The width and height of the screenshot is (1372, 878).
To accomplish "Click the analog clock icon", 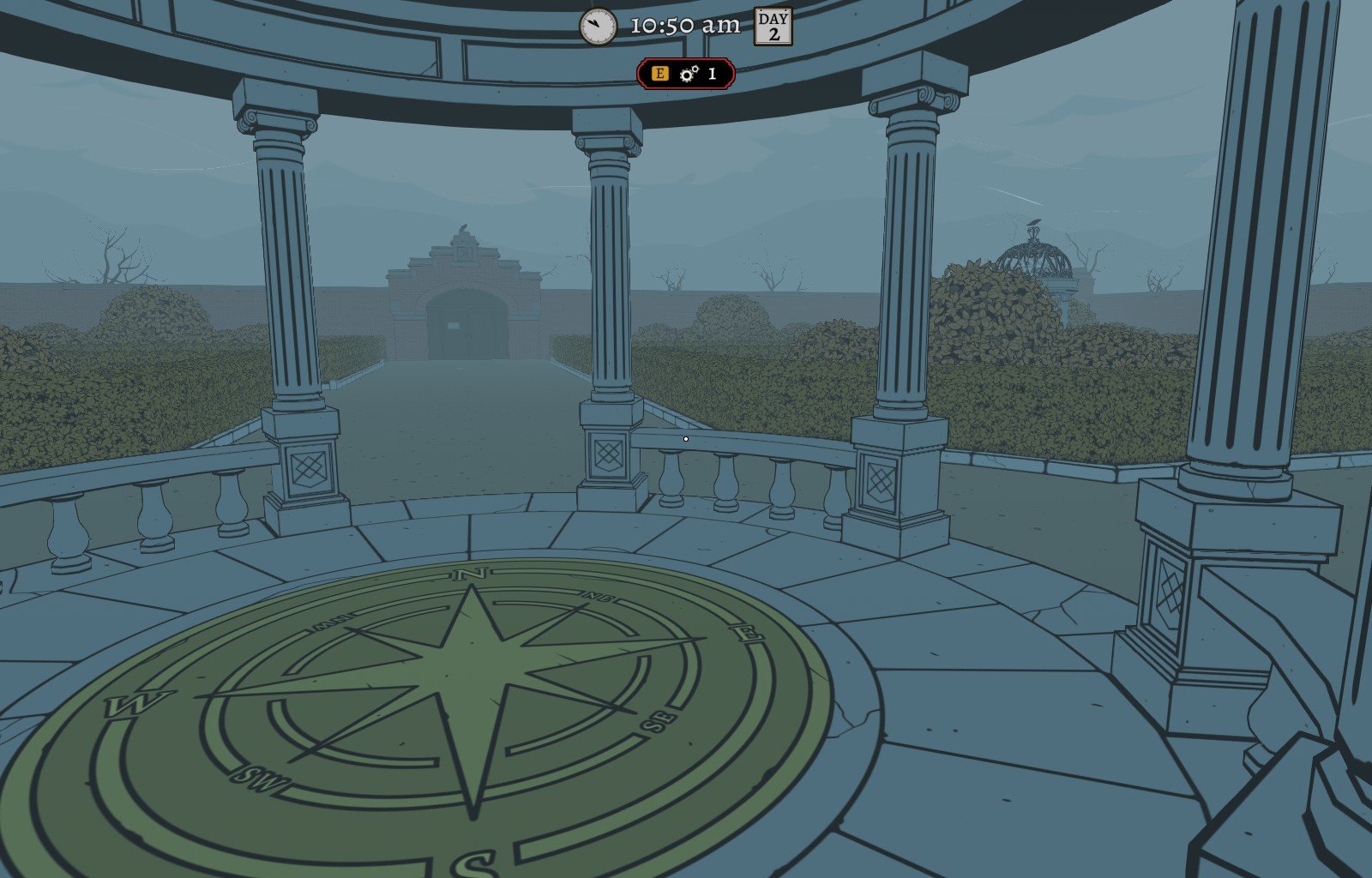I will [598, 27].
